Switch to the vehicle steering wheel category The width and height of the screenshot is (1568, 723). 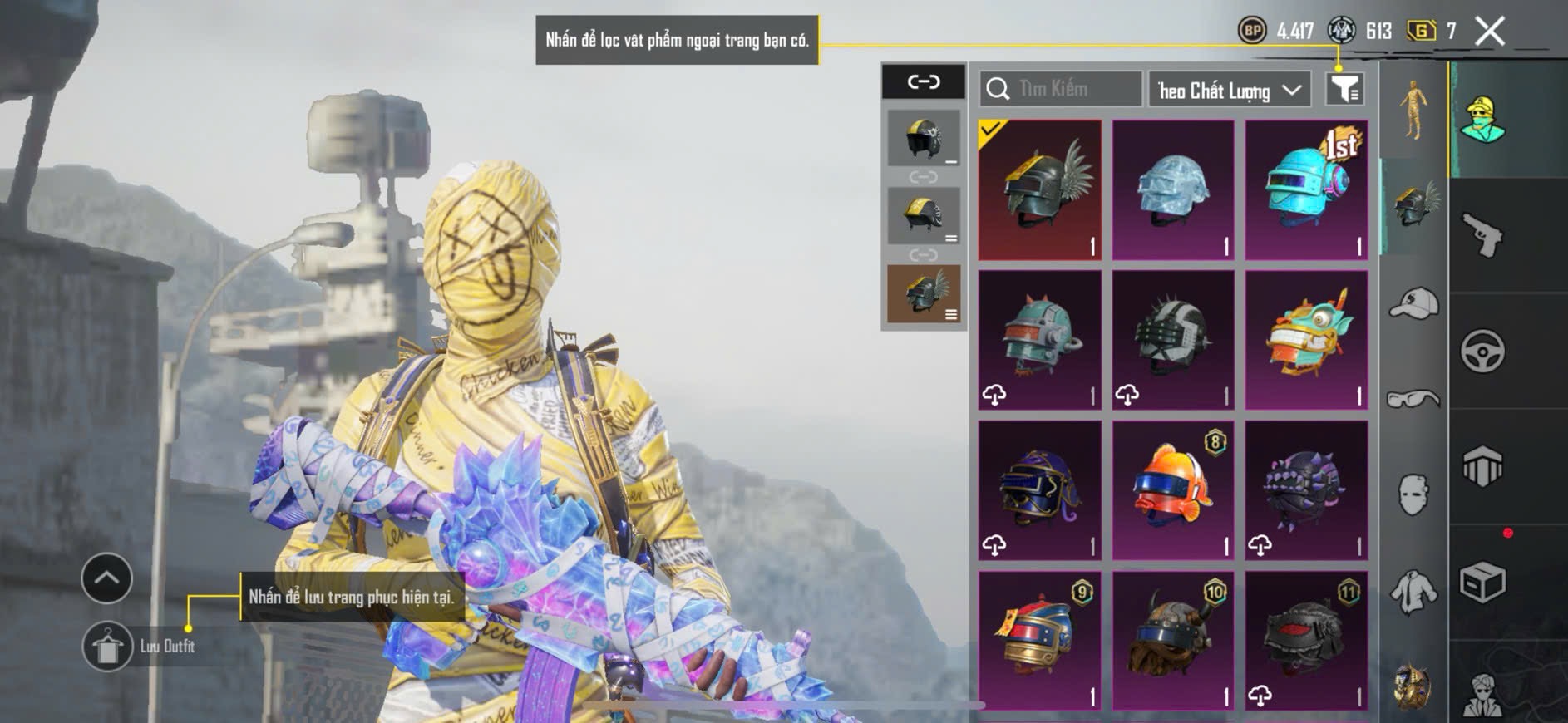pyautogui.click(x=1483, y=352)
